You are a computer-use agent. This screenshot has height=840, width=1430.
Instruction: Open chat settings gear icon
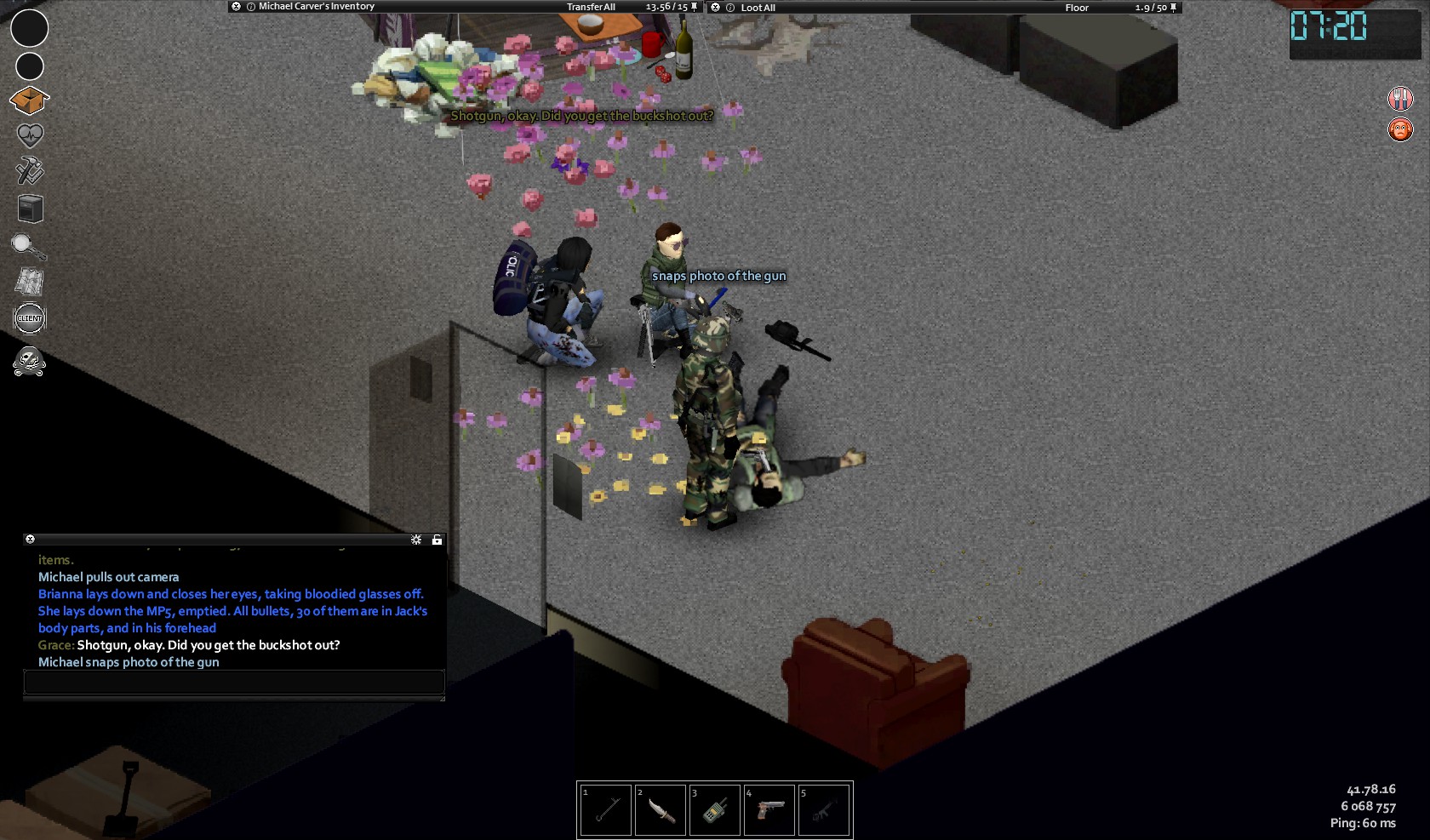tap(416, 540)
